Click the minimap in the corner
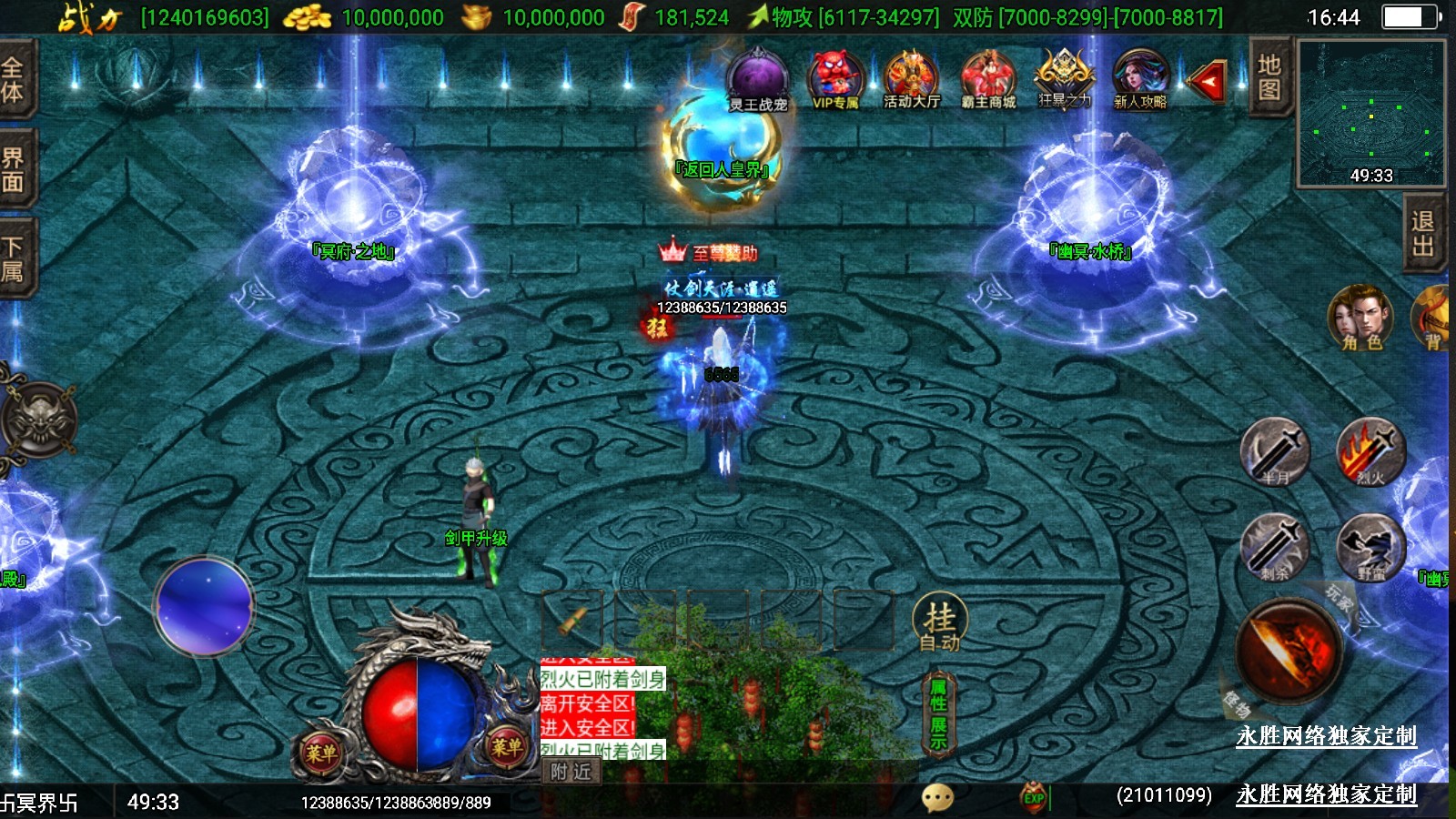Image resolution: width=1456 pixels, height=819 pixels. 1370,112
